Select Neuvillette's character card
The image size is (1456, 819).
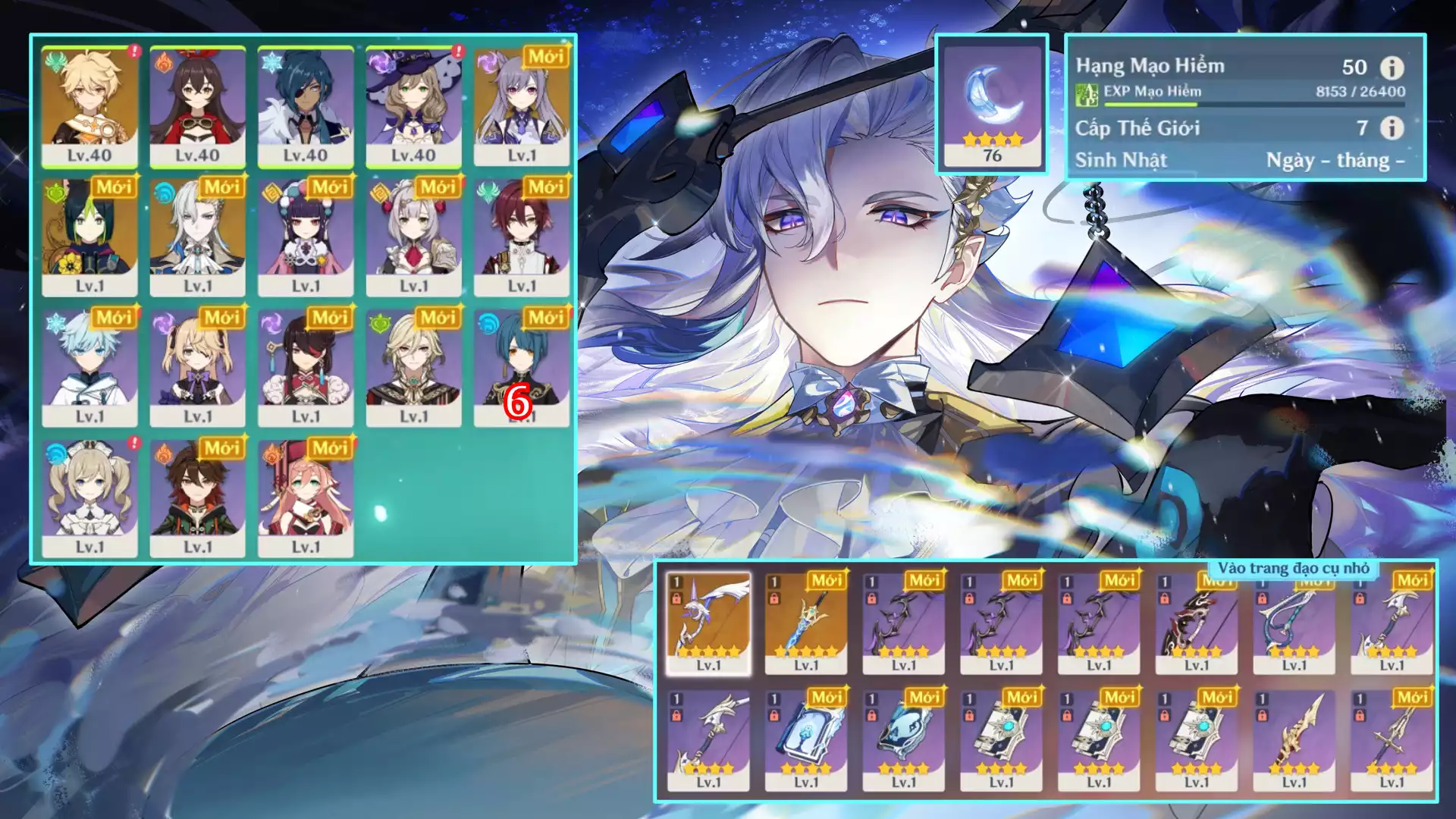click(197, 237)
